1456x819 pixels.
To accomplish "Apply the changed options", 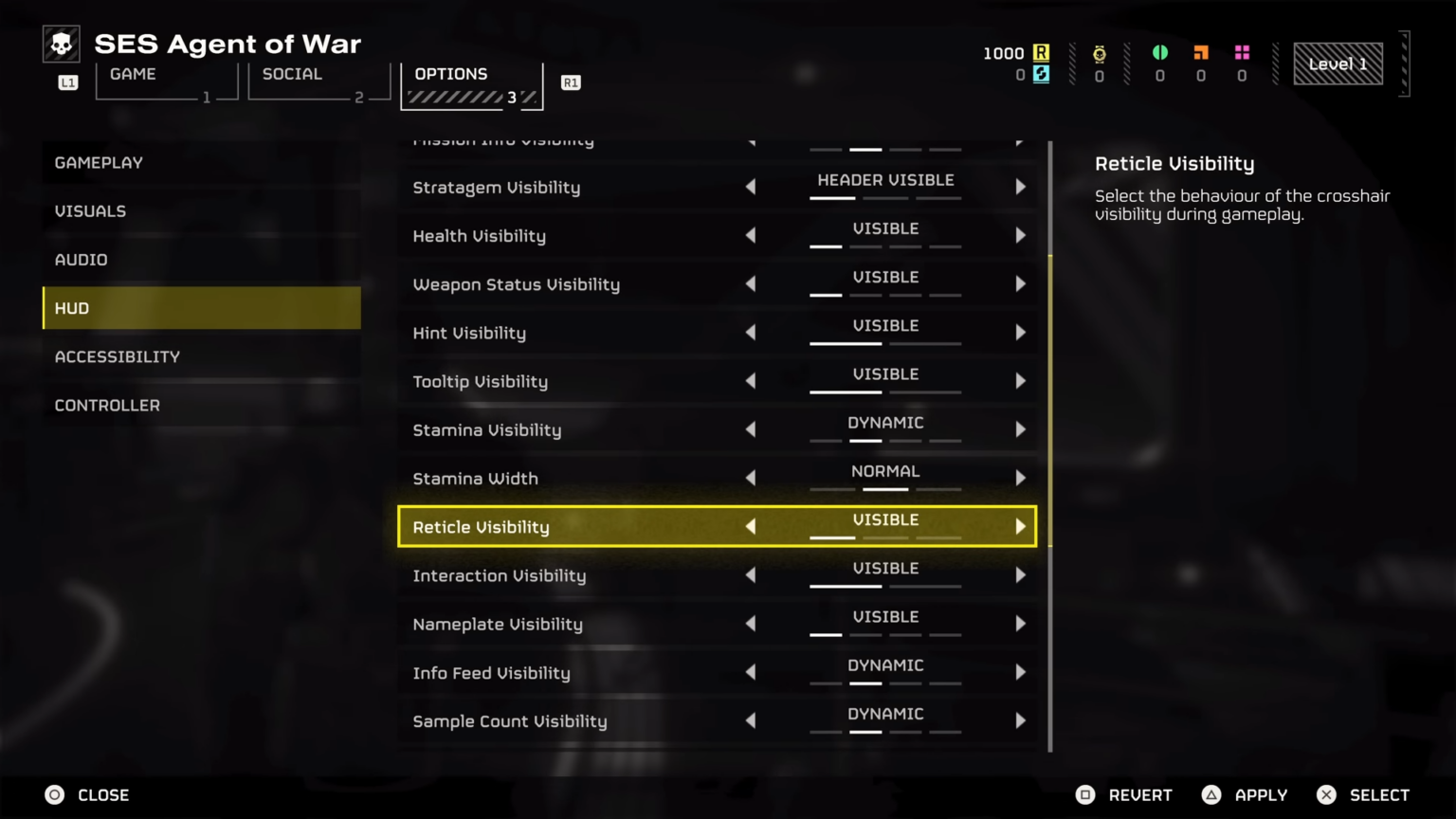I will click(x=1245, y=795).
